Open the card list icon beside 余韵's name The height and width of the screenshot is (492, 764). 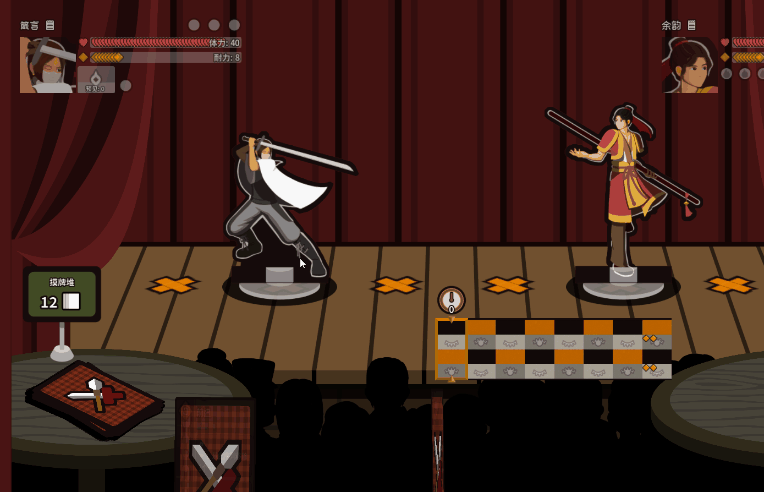coord(691,25)
